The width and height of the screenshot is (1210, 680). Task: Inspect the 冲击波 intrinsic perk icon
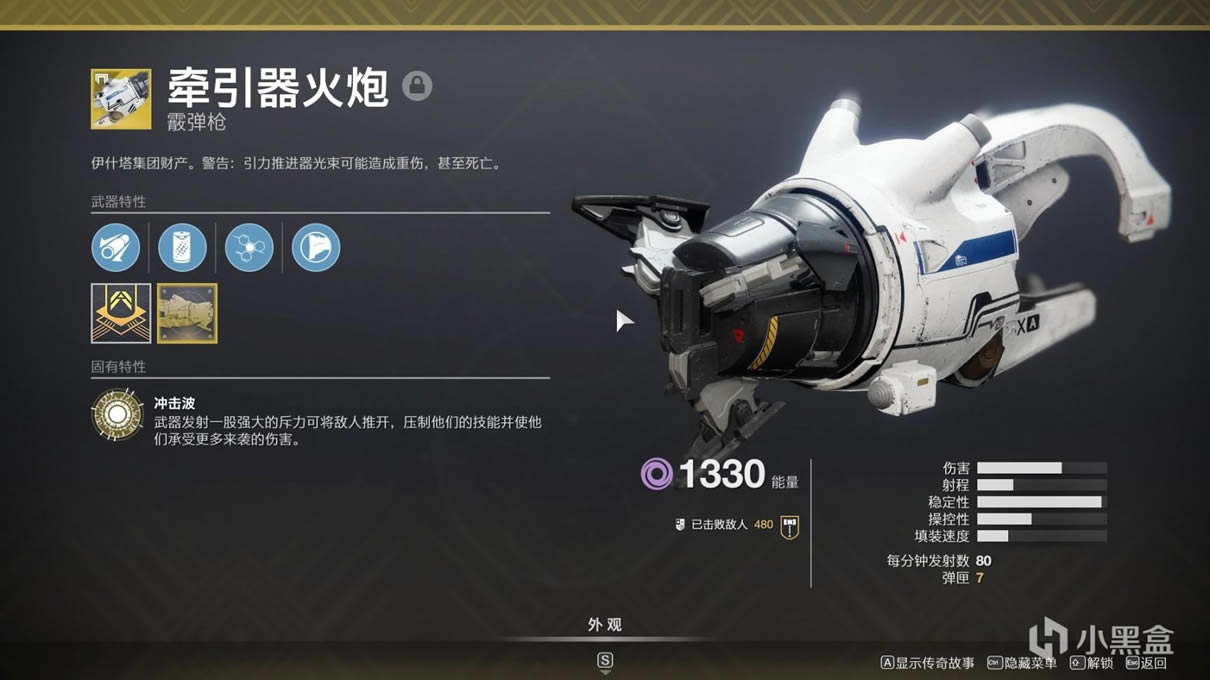point(117,416)
